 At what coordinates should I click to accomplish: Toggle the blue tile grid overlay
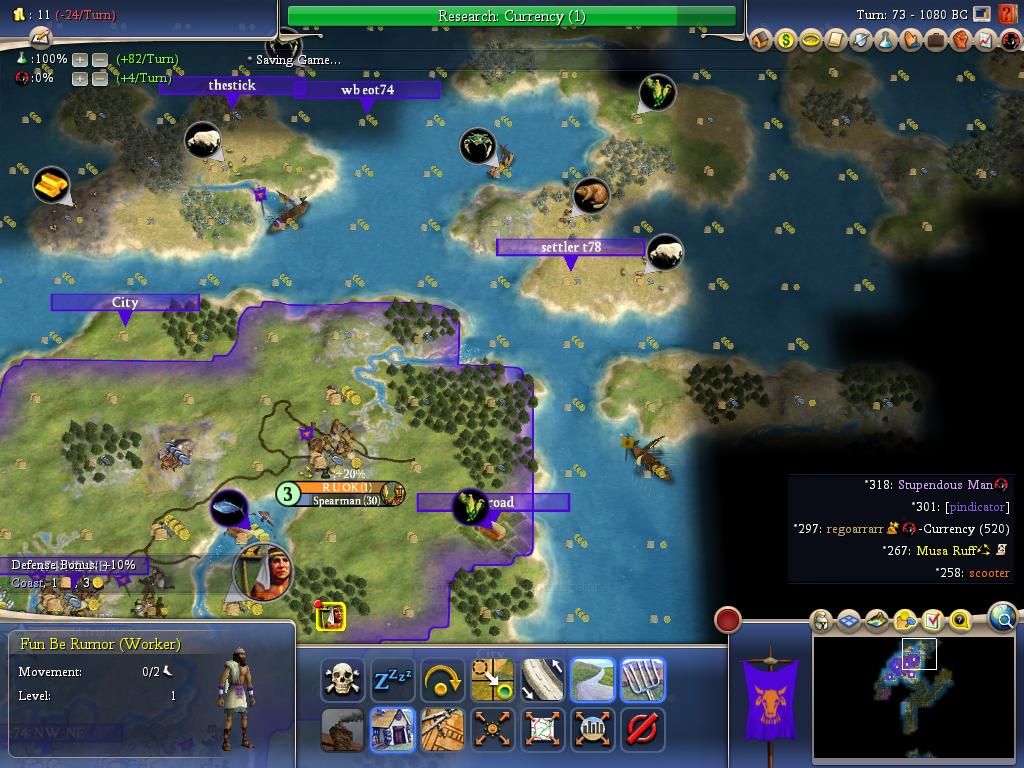849,621
